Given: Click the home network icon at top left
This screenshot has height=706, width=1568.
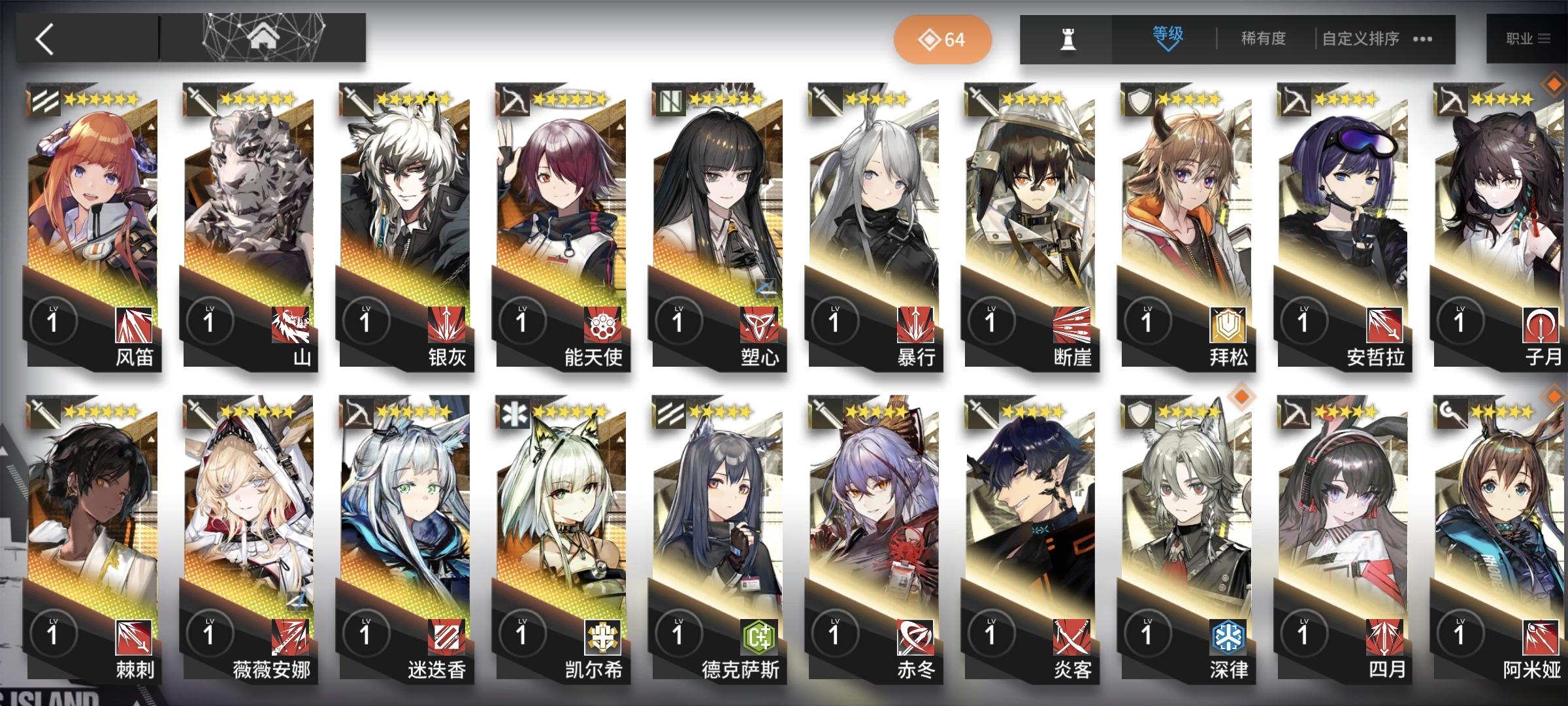Looking at the screenshot, I should pos(265,39).
